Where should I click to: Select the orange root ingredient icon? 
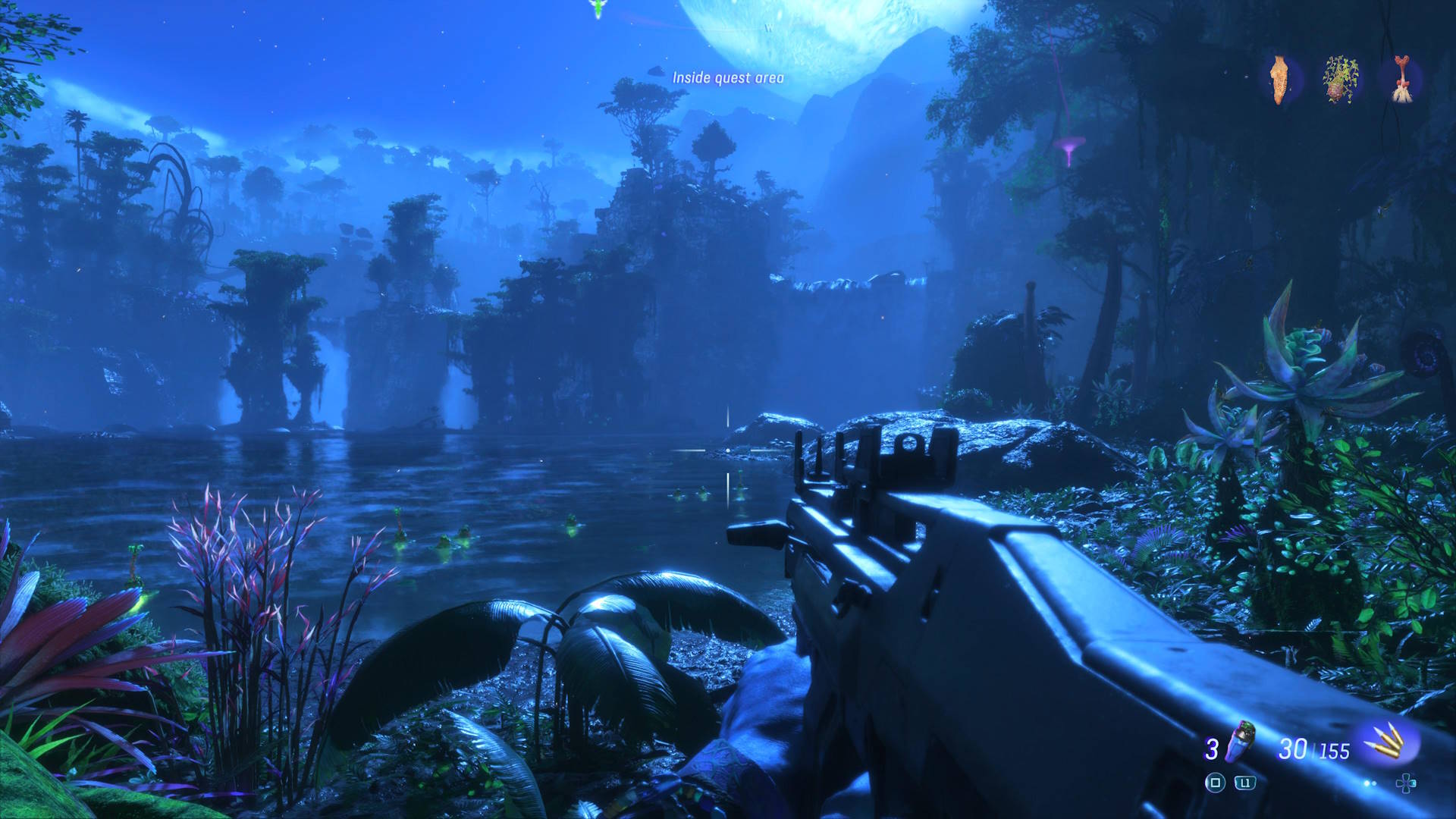(x=1280, y=79)
